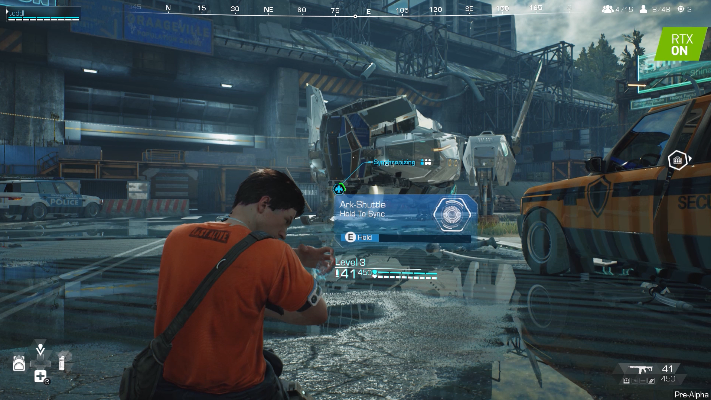Image resolution: width=711 pixels, height=400 pixels.
Task: Click the squad members icon
Action: 608,10
